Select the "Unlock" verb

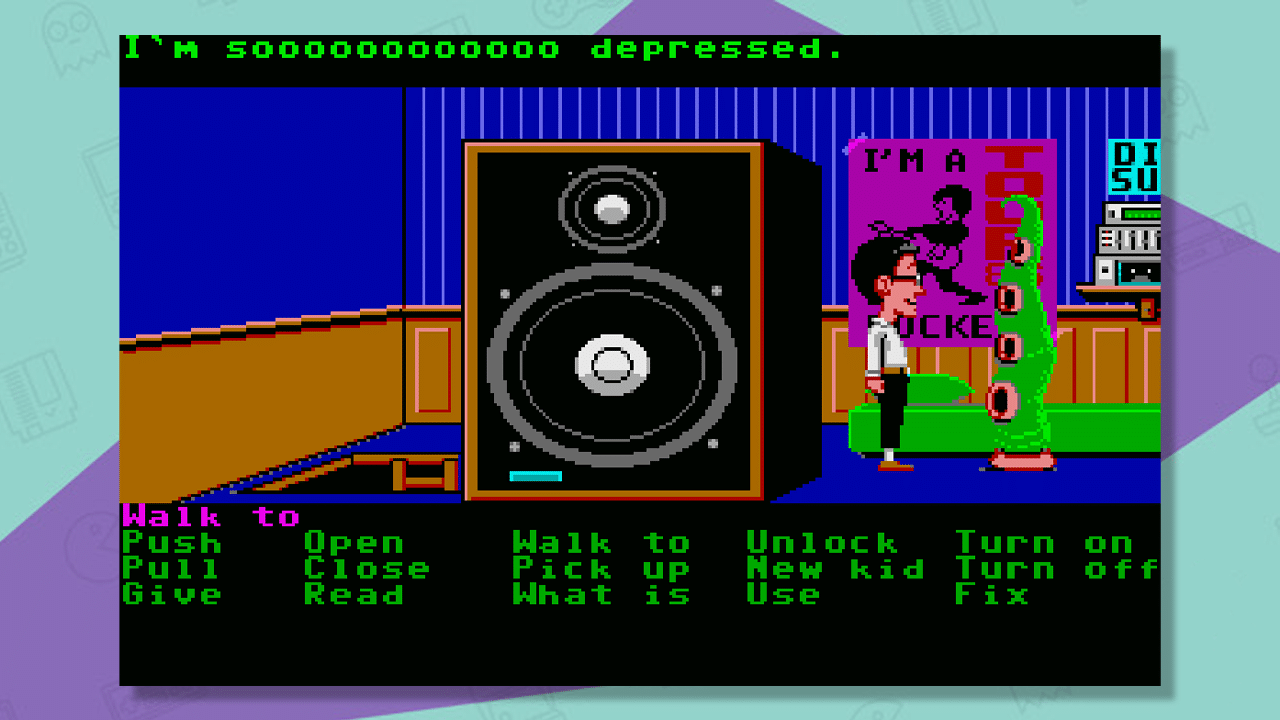(820, 545)
